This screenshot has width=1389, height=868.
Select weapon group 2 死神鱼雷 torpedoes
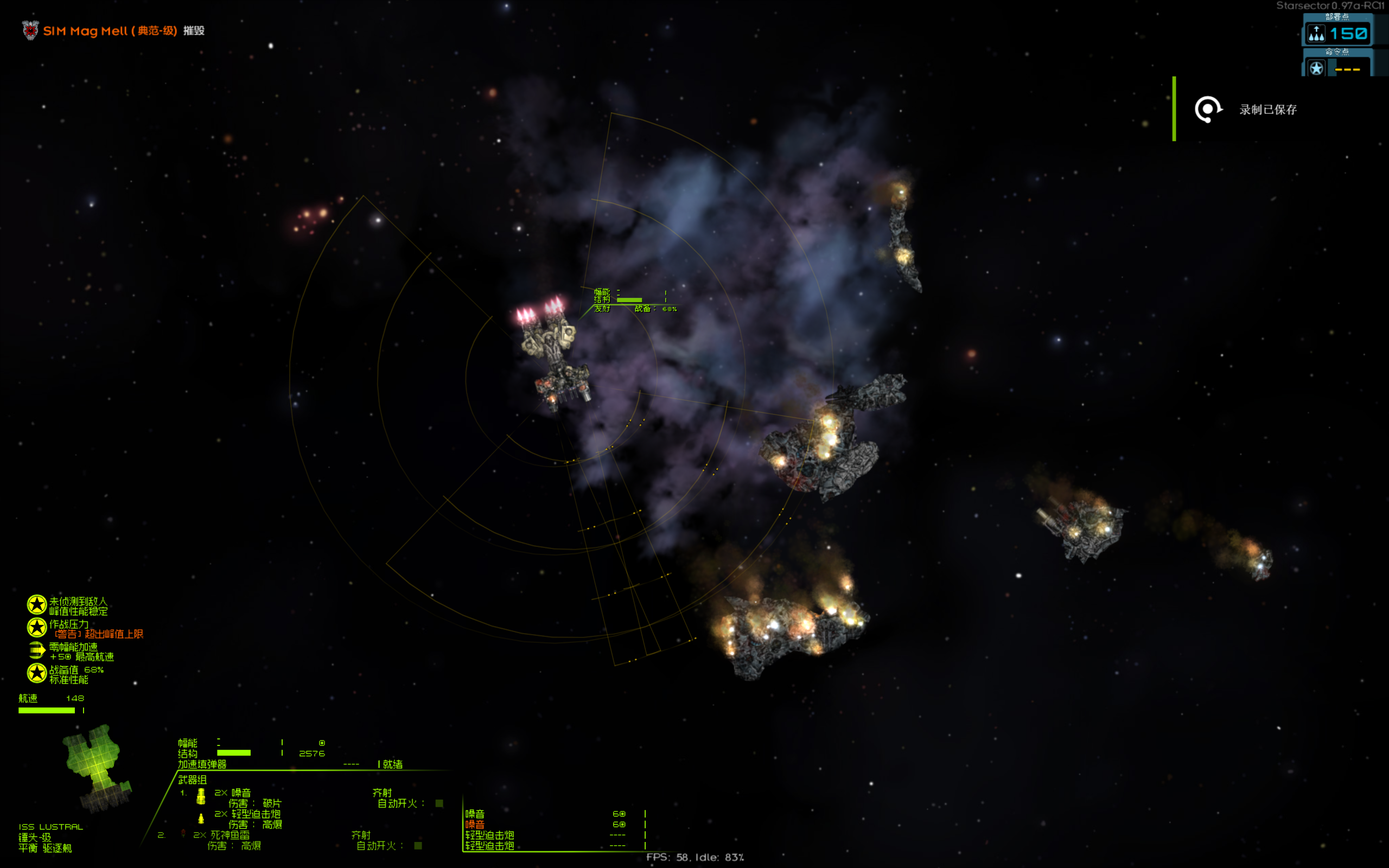coord(230,835)
